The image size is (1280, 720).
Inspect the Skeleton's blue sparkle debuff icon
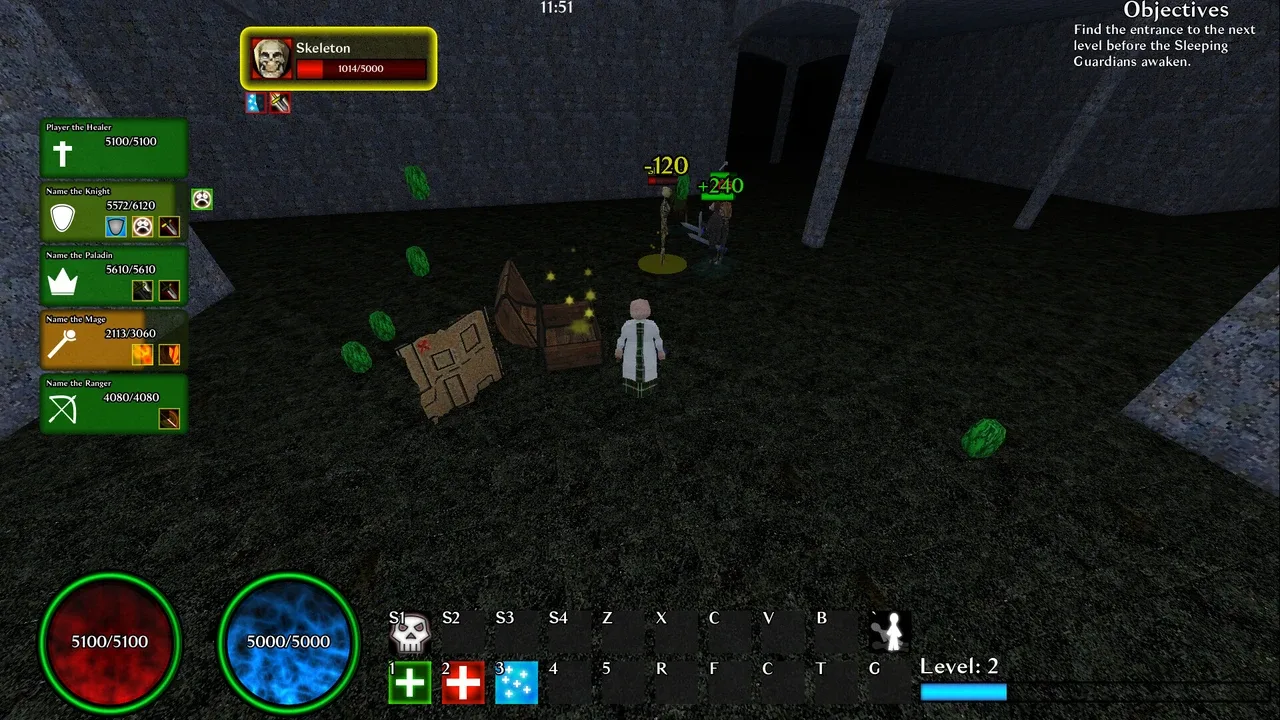(x=255, y=103)
